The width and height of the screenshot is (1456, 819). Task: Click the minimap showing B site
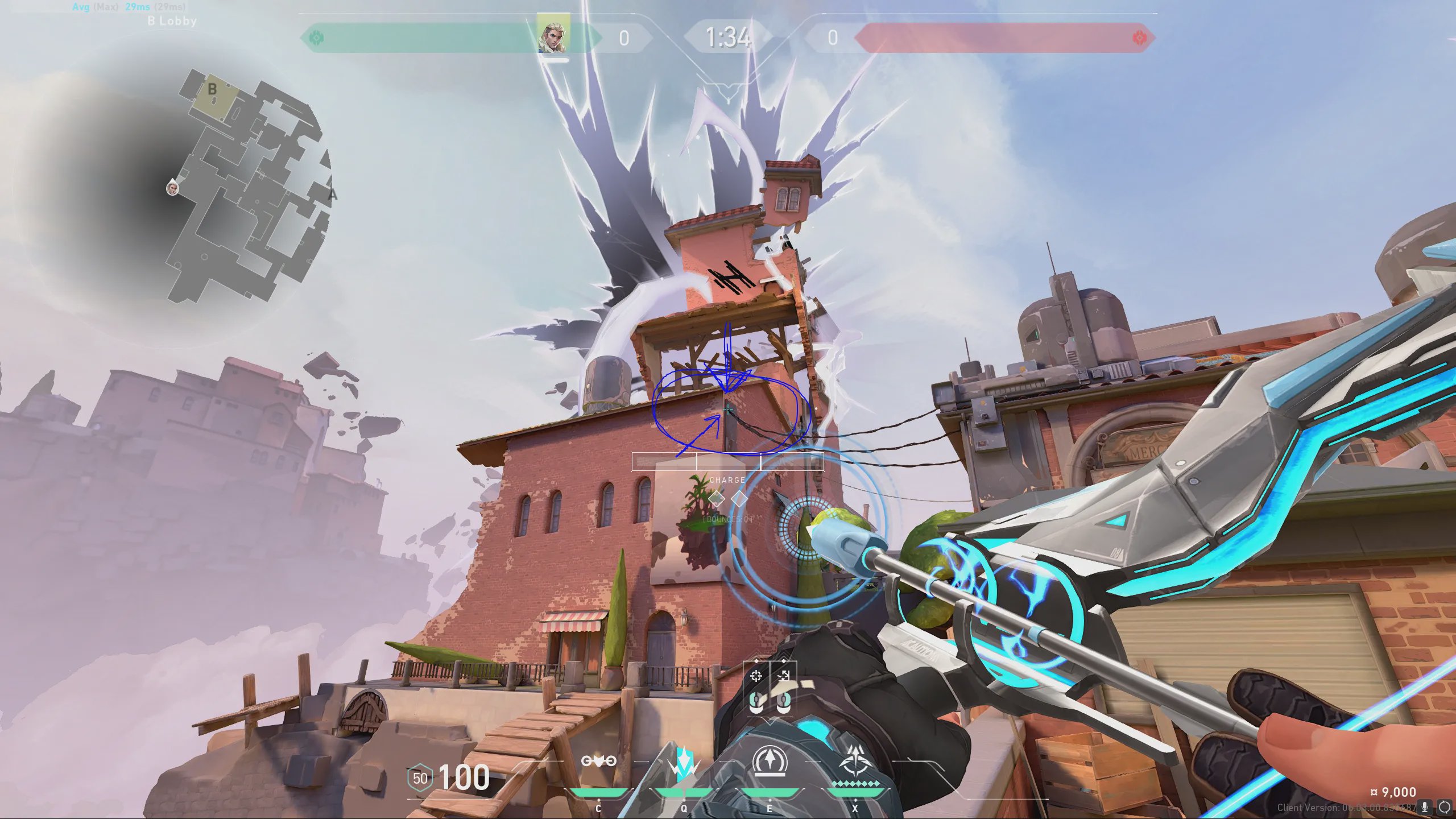pyautogui.click(x=250, y=188)
